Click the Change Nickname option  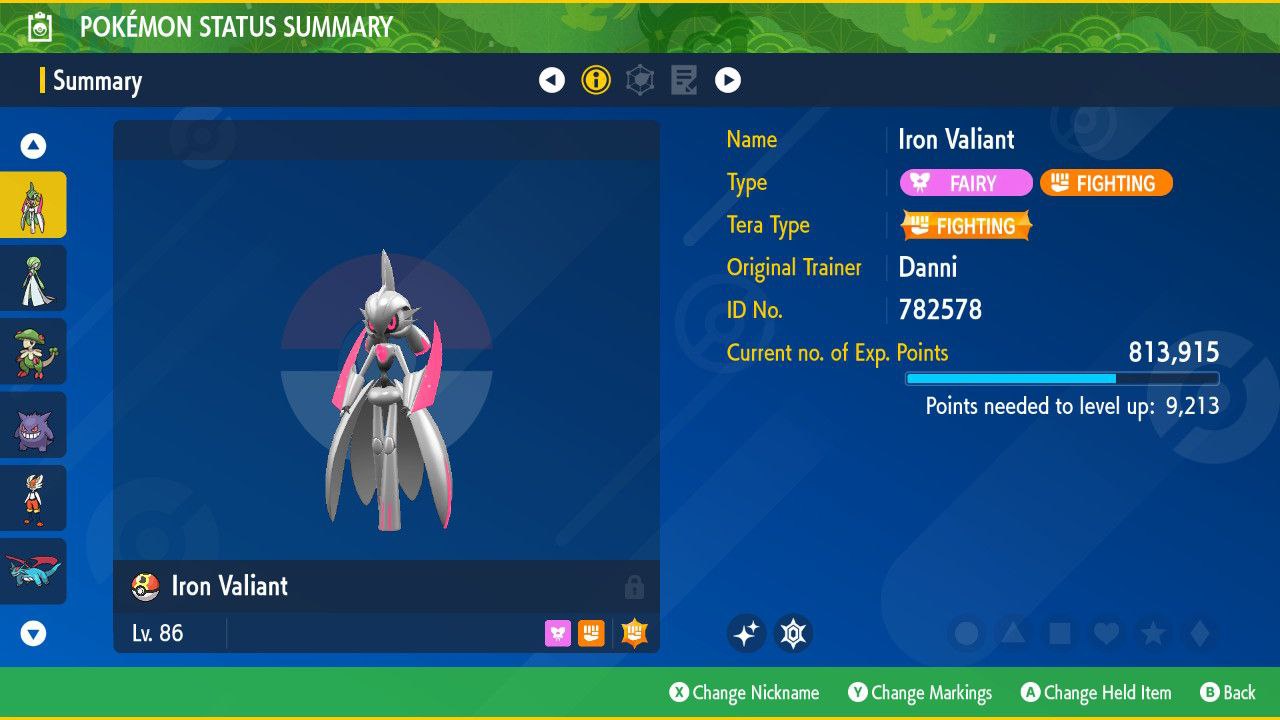(x=744, y=693)
